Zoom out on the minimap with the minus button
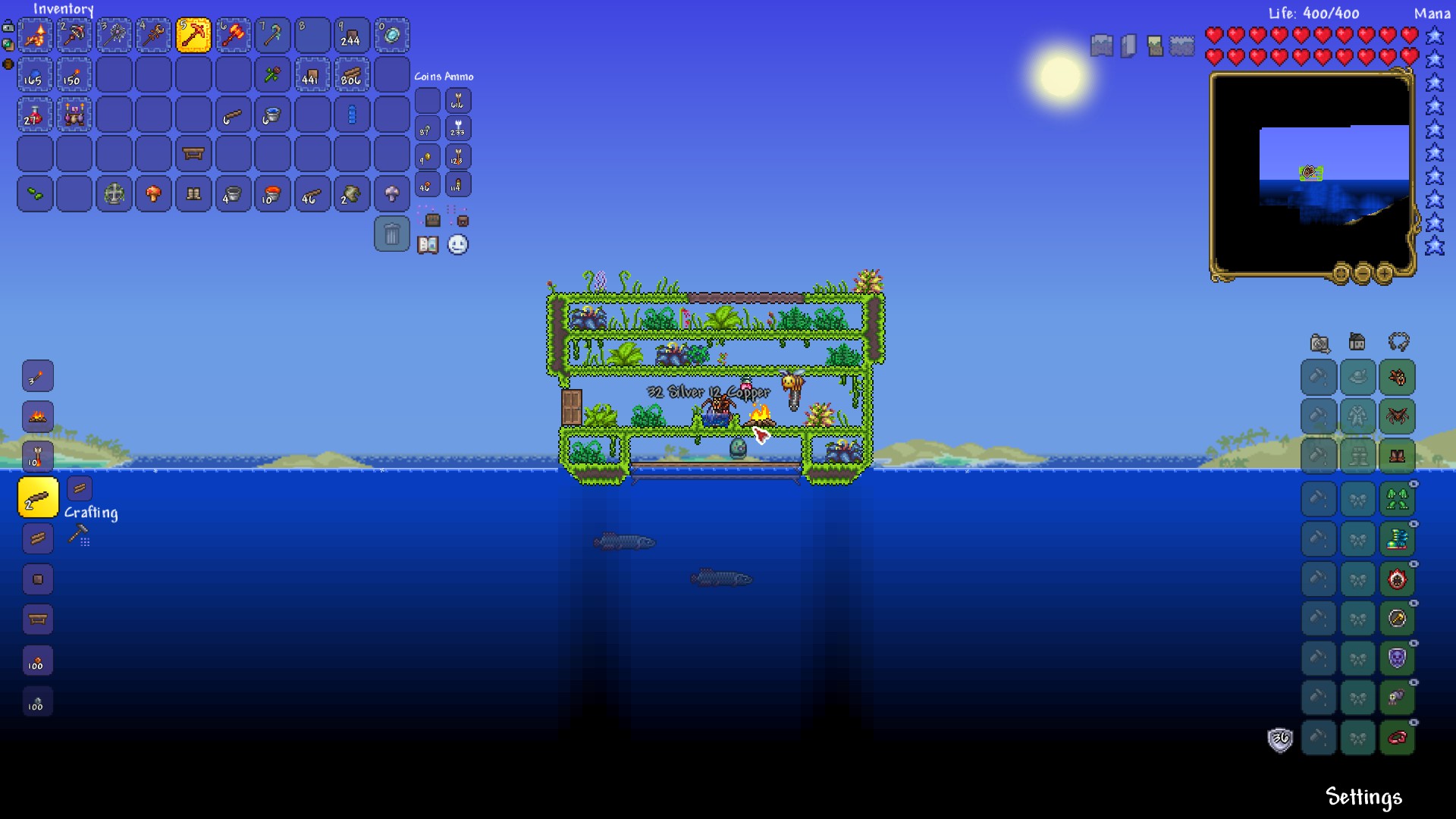Viewport: 1456px width, 819px height. click(1363, 274)
